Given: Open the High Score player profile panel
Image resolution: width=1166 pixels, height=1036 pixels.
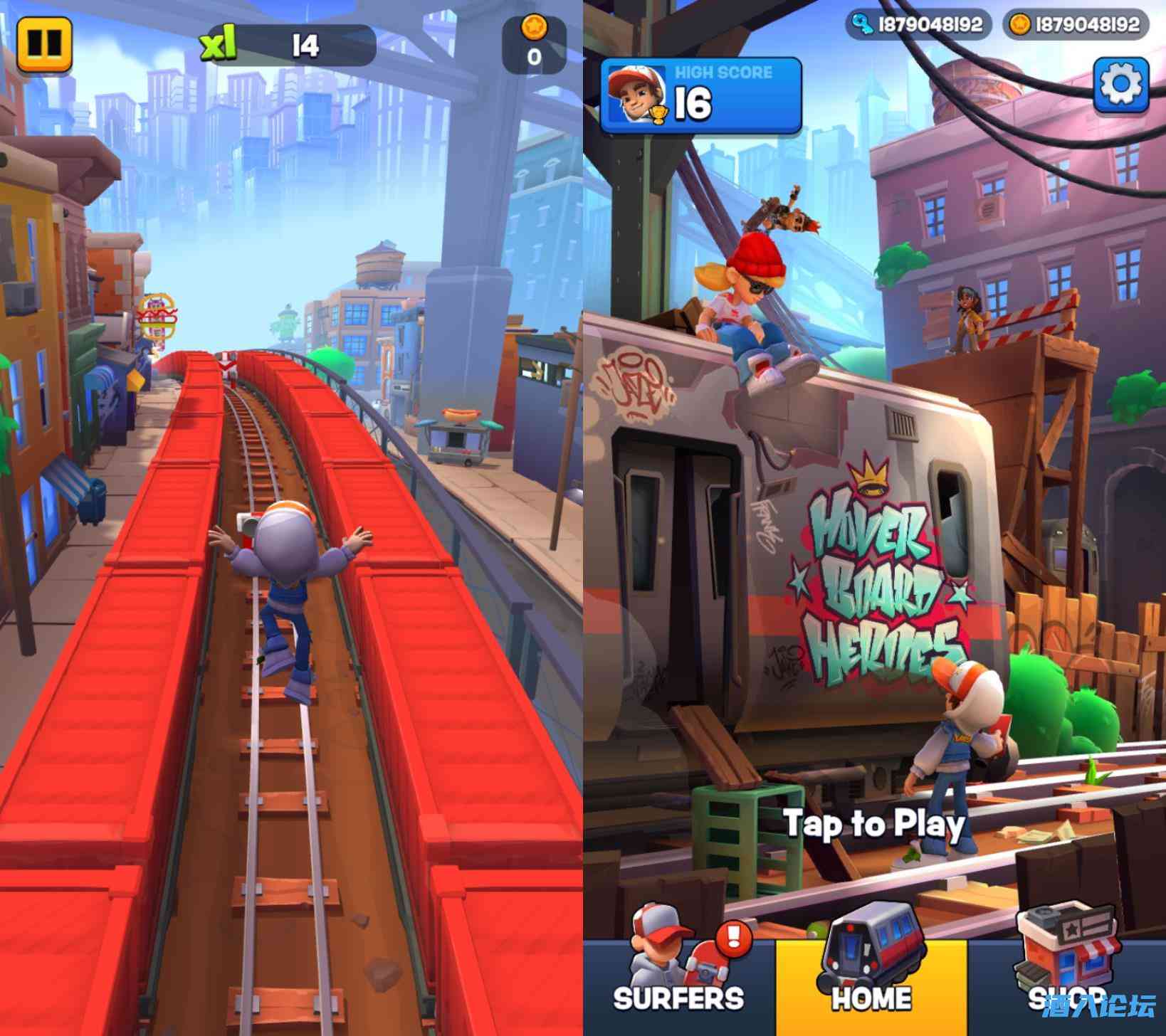Looking at the screenshot, I should [701, 97].
